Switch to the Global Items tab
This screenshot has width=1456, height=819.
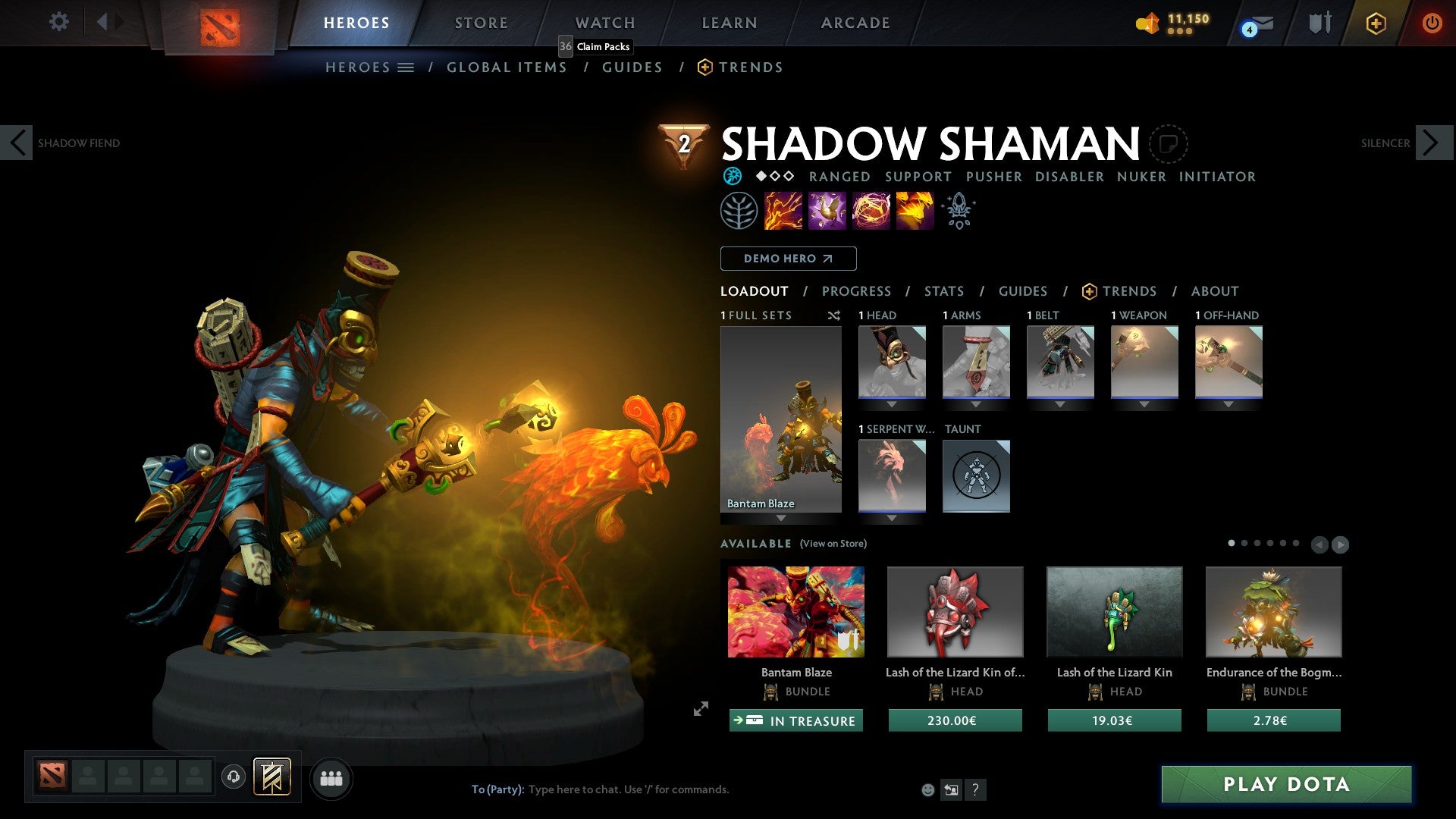(x=507, y=67)
